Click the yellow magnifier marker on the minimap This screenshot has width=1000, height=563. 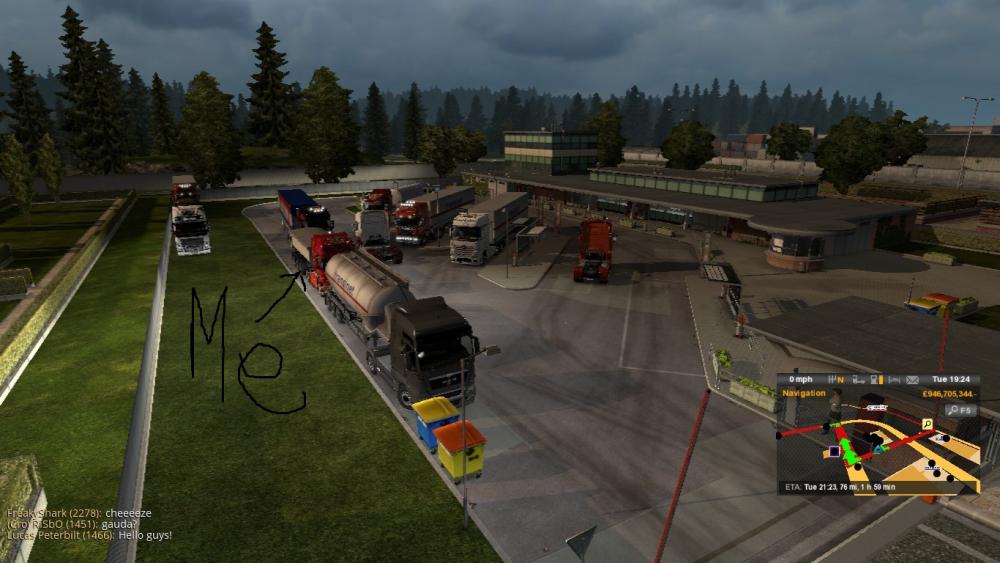click(928, 424)
